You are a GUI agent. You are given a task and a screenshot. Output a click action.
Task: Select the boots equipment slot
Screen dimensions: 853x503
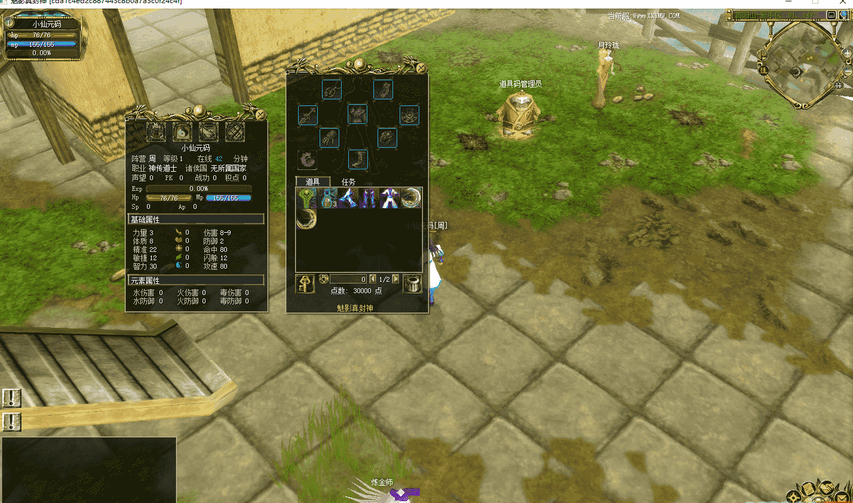(357, 158)
